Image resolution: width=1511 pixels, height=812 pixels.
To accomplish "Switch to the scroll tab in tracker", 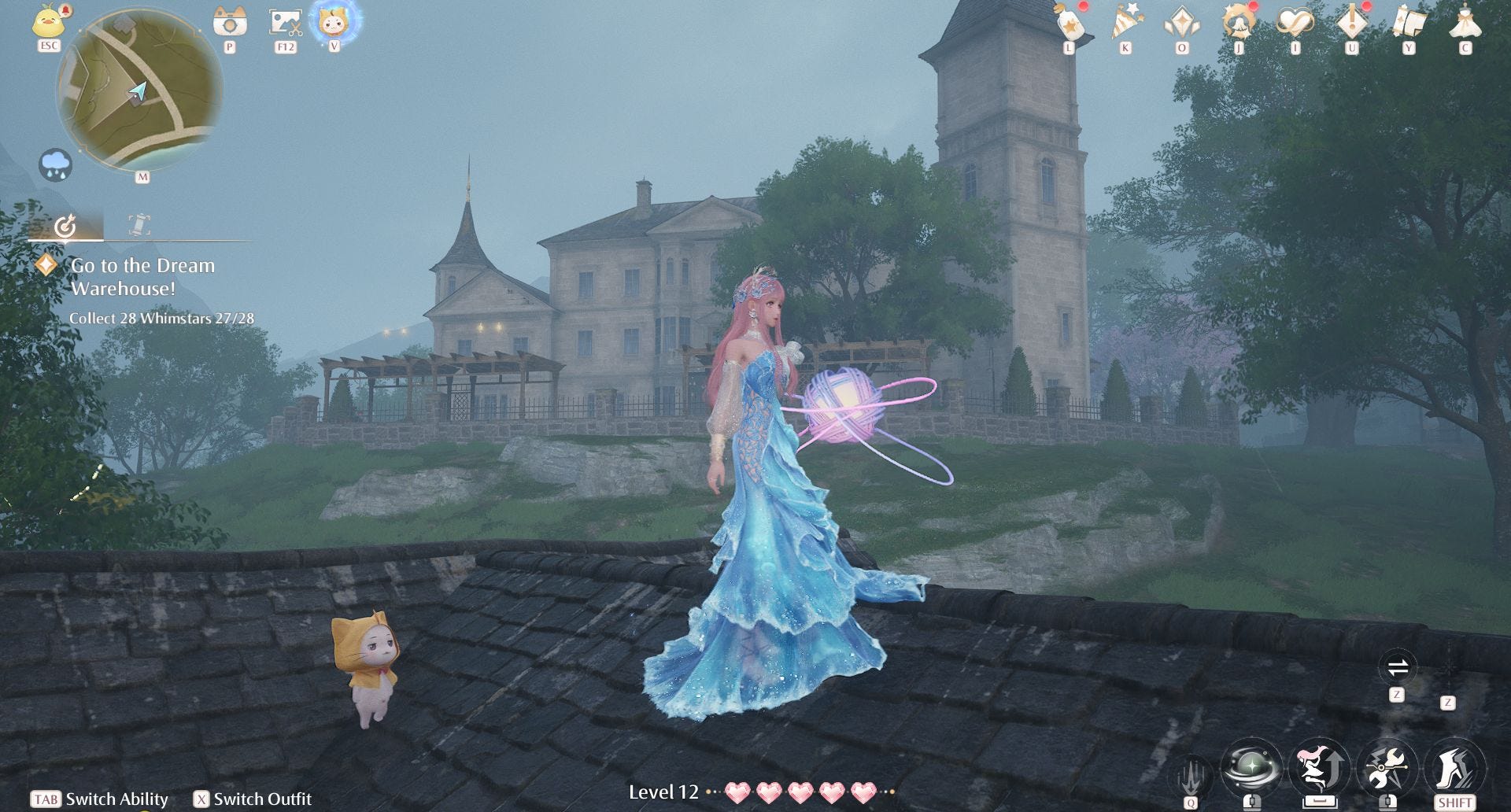I will tap(139, 225).
